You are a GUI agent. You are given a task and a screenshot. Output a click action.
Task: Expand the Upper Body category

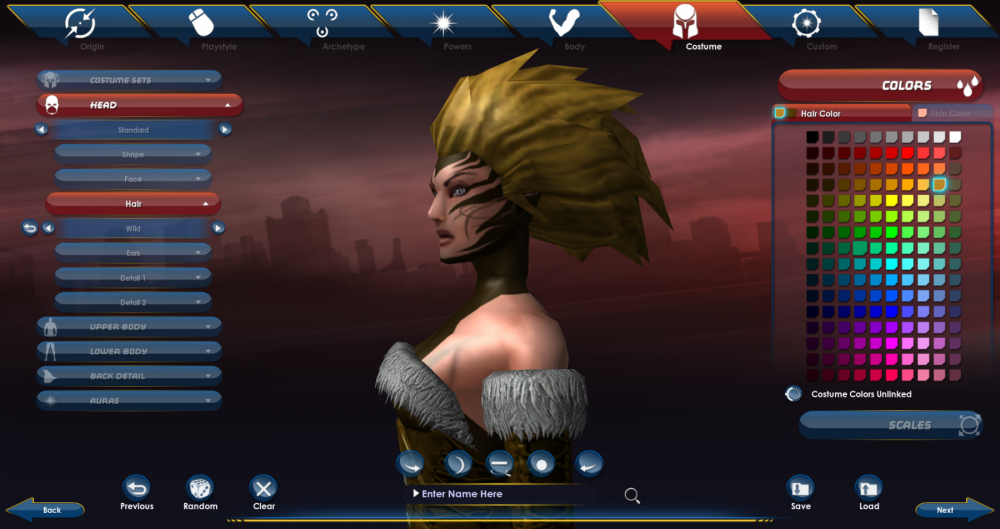[x=129, y=326]
